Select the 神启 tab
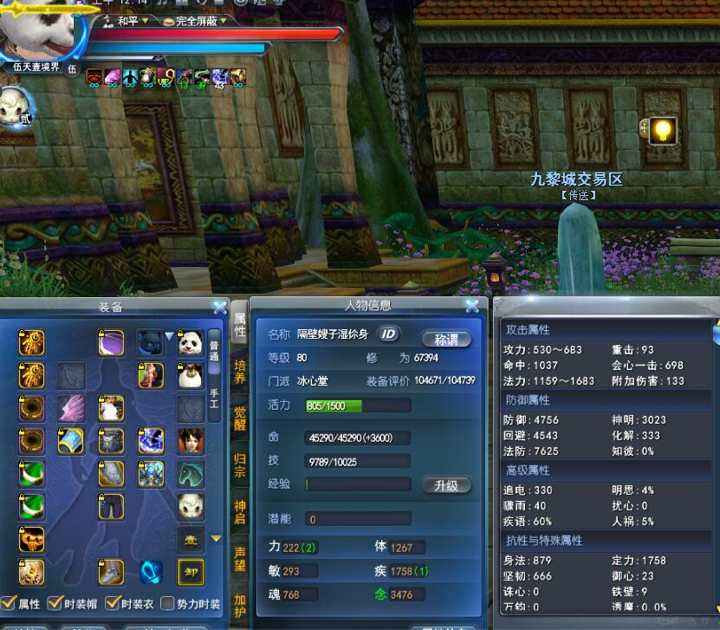The height and width of the screenshot is (630, 720). click(x=240, y=512)
